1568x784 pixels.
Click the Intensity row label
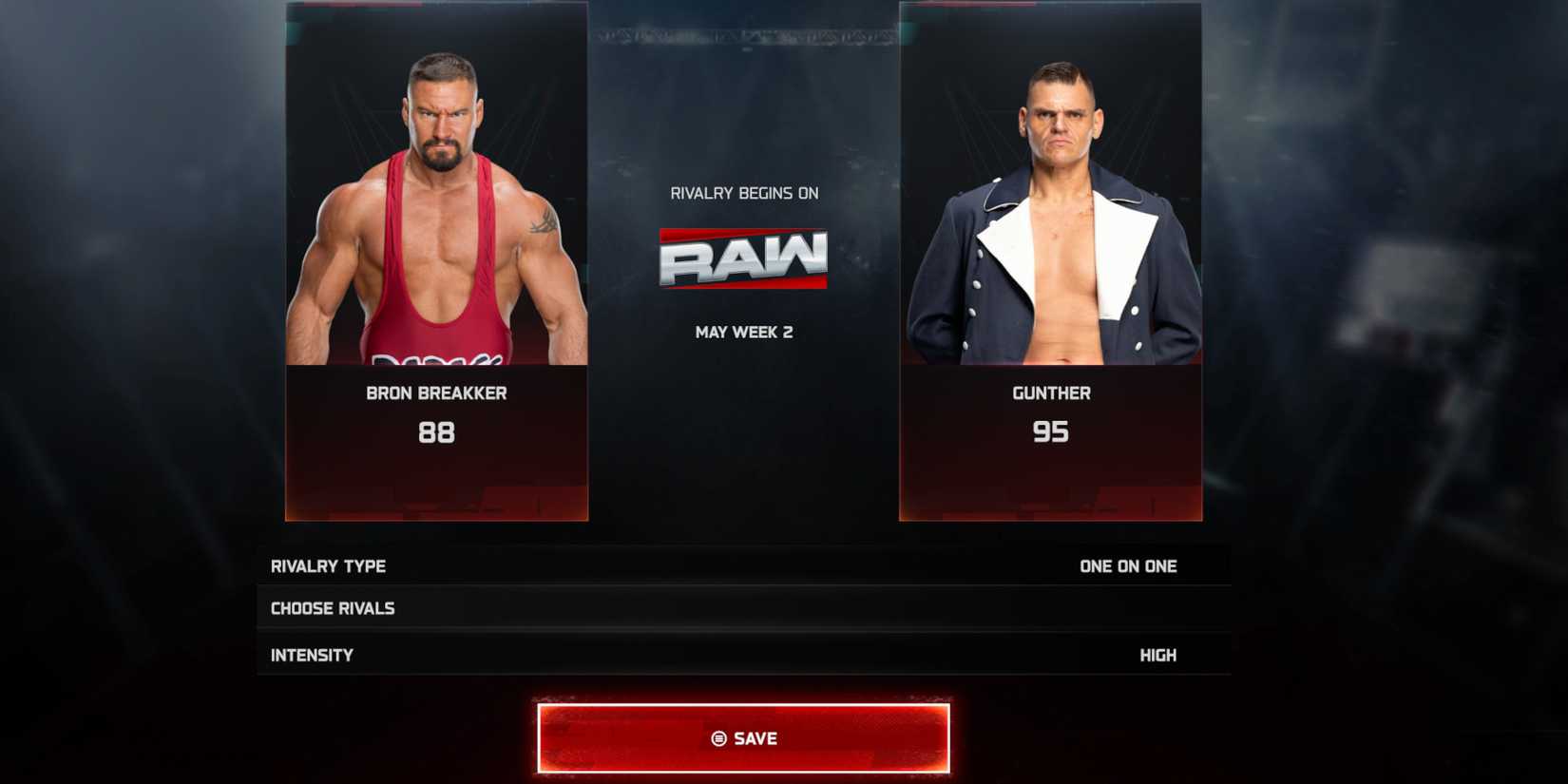[312, 654]
